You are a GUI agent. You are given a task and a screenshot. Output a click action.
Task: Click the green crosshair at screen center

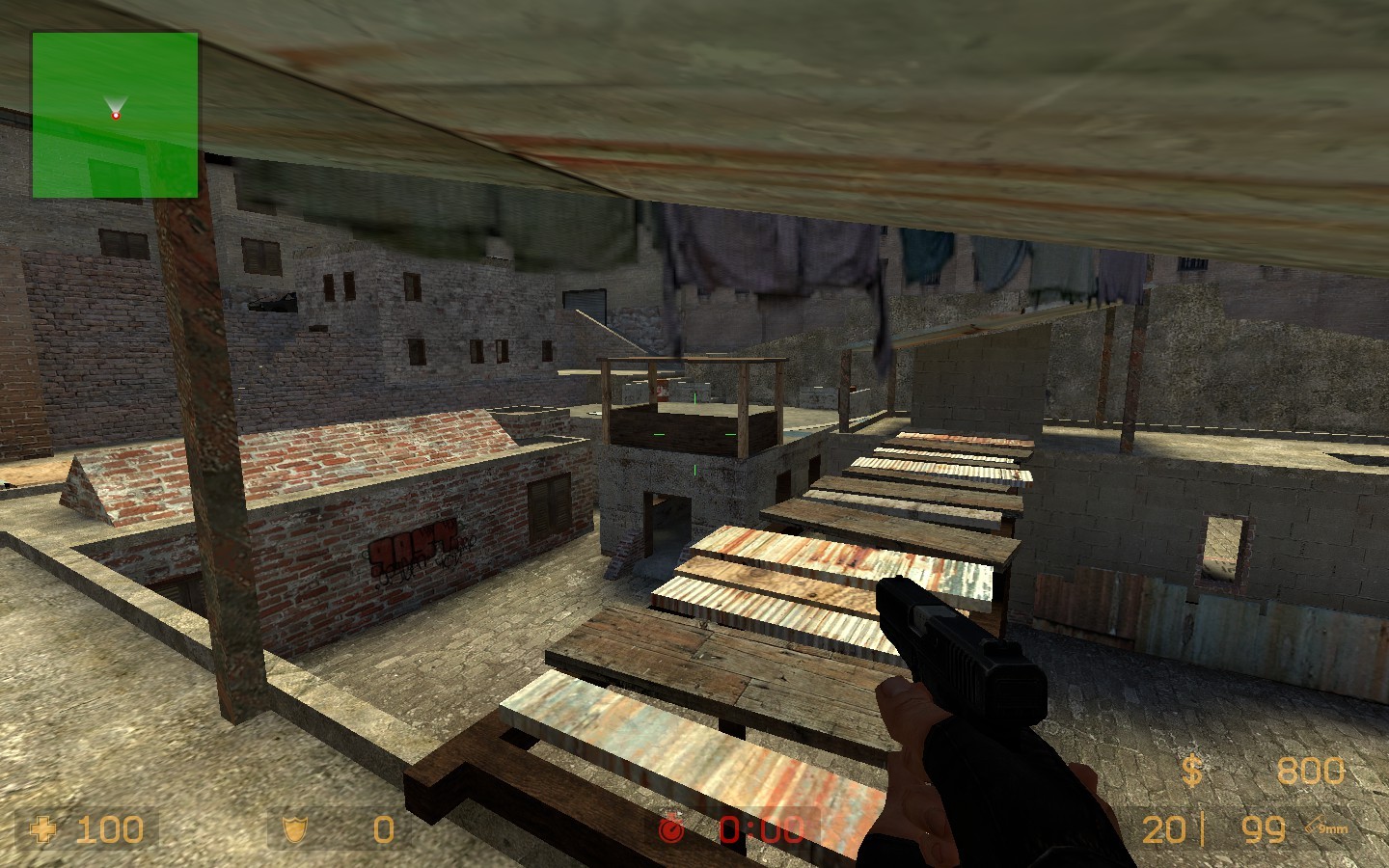click(x=697, y=434)
